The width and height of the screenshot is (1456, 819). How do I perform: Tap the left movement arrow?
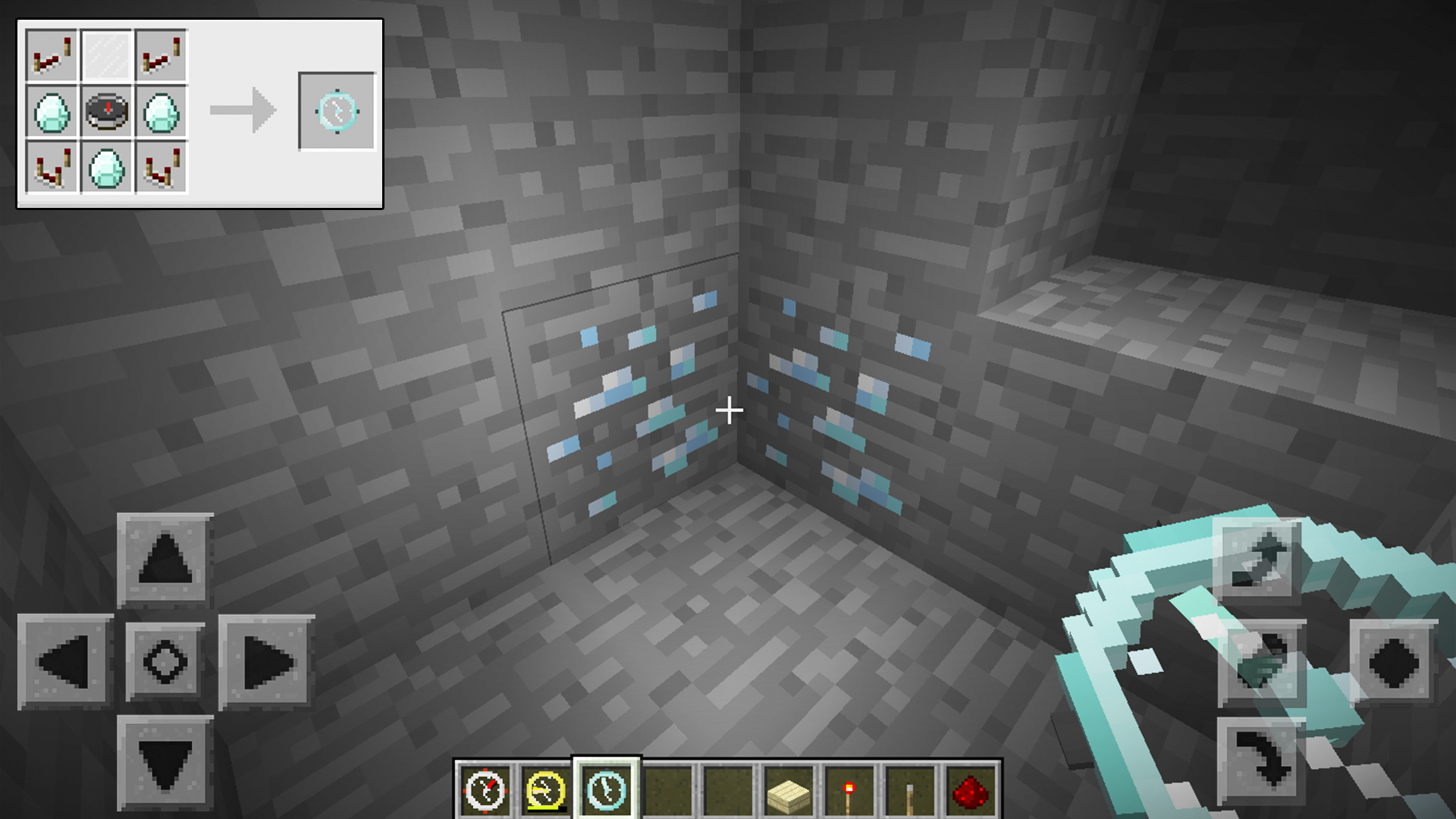pos(64,661)
